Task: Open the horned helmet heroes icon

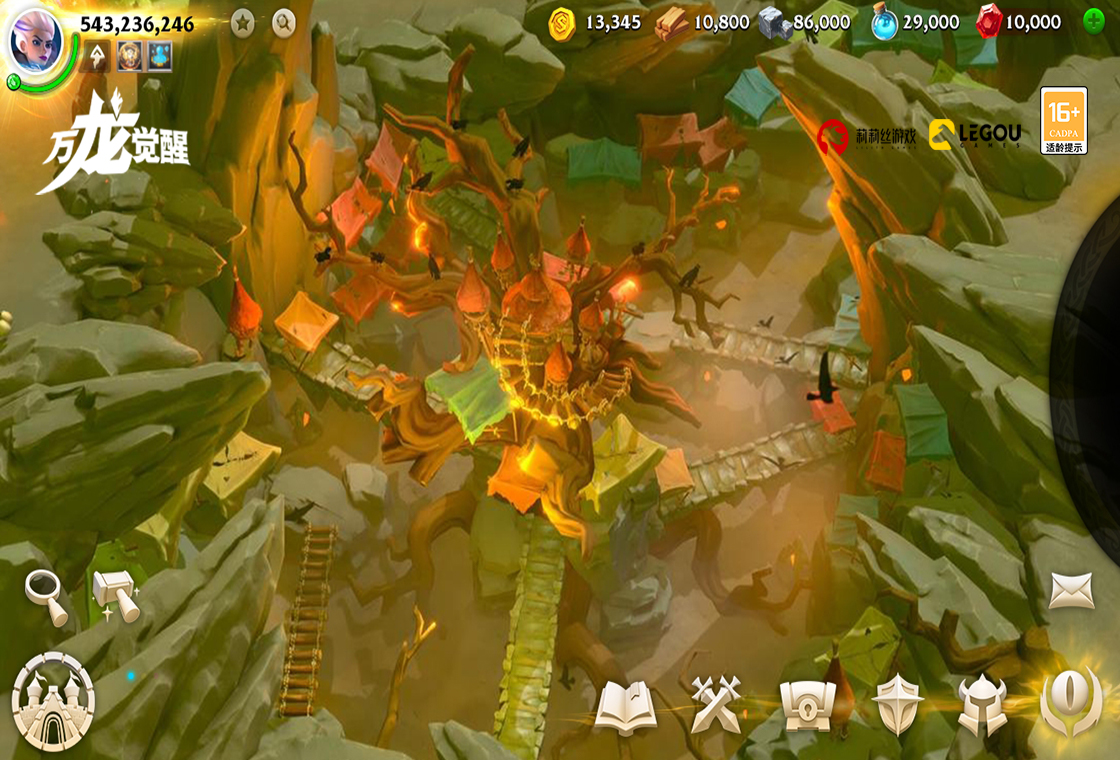Action: 981,705
